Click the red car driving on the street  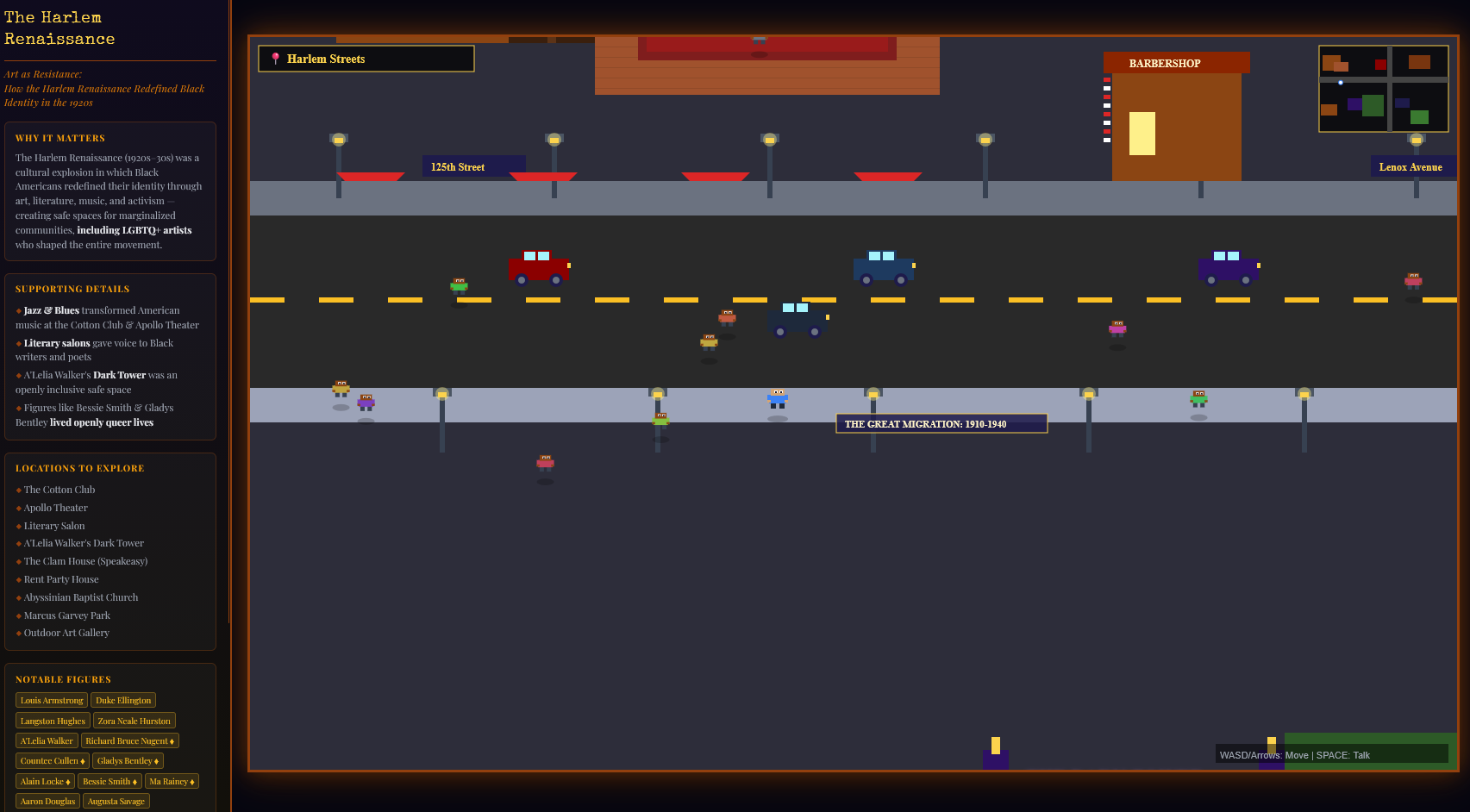coord(540,268)
